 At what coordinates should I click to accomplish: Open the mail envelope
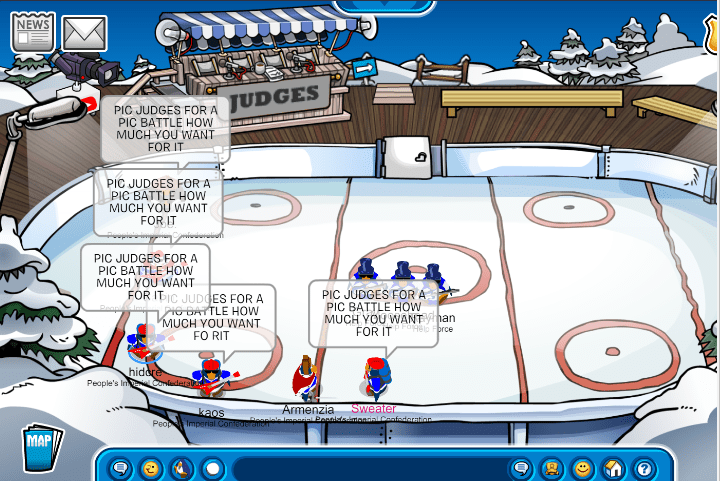tap(85, 33)
